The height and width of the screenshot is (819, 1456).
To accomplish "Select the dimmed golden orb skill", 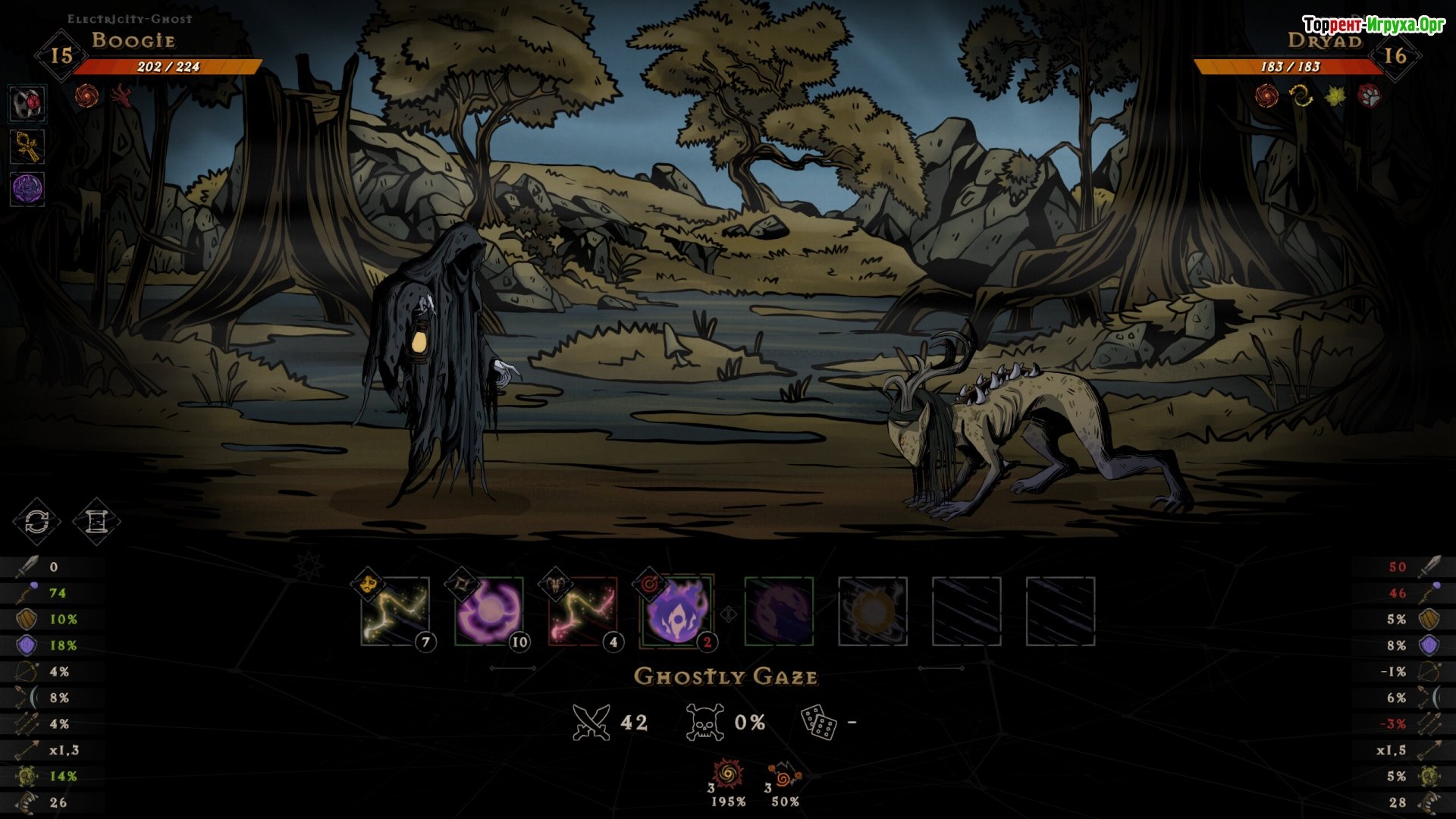I will [x=873, y=611].
